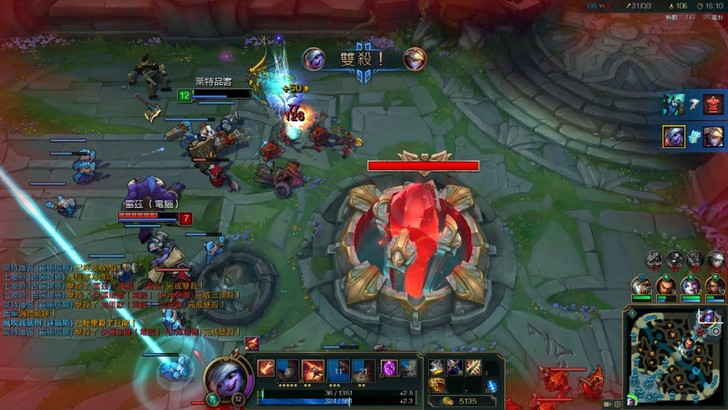Click the minimap to move the camera
Screen dimensions: 728x410
[673, 356]
